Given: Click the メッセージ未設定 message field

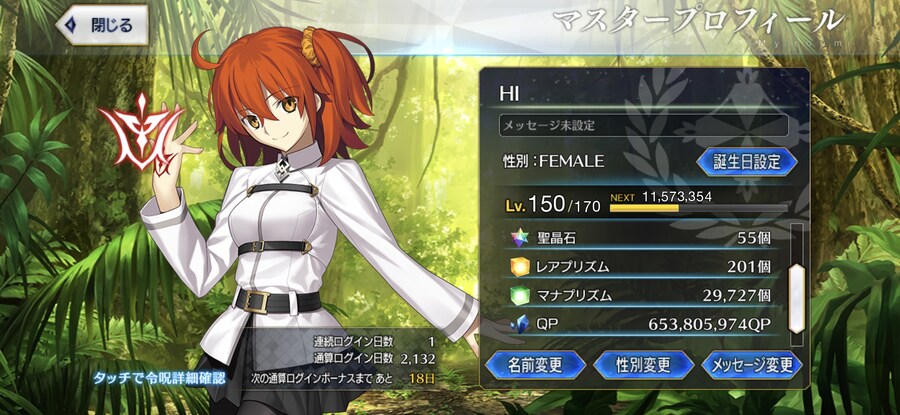Looking at the screenshot, I should click(x=643, y=126).
